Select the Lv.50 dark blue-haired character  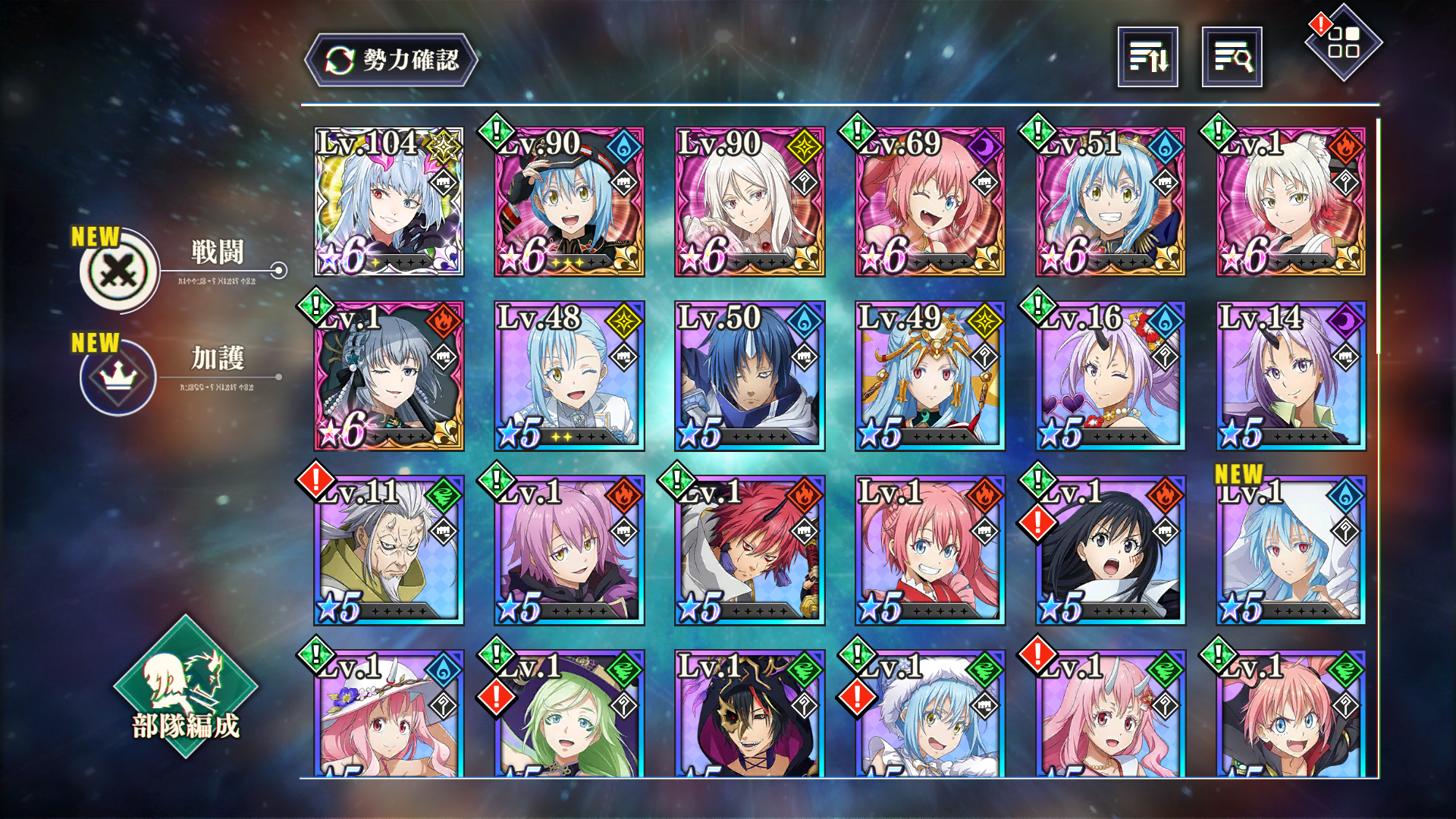(x=750, y=376)
